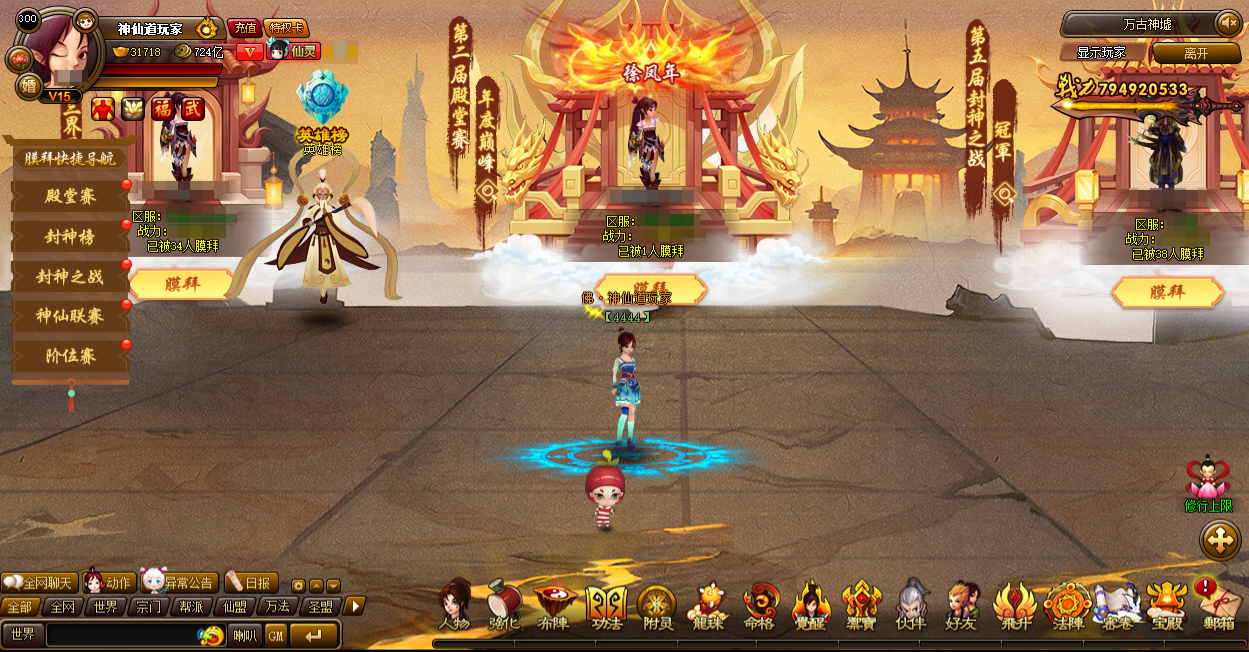The width and height of the screenshot is (1249, 652).
Task: Select 殿堂赛 in the quick navigation
Action: point(69,197)
